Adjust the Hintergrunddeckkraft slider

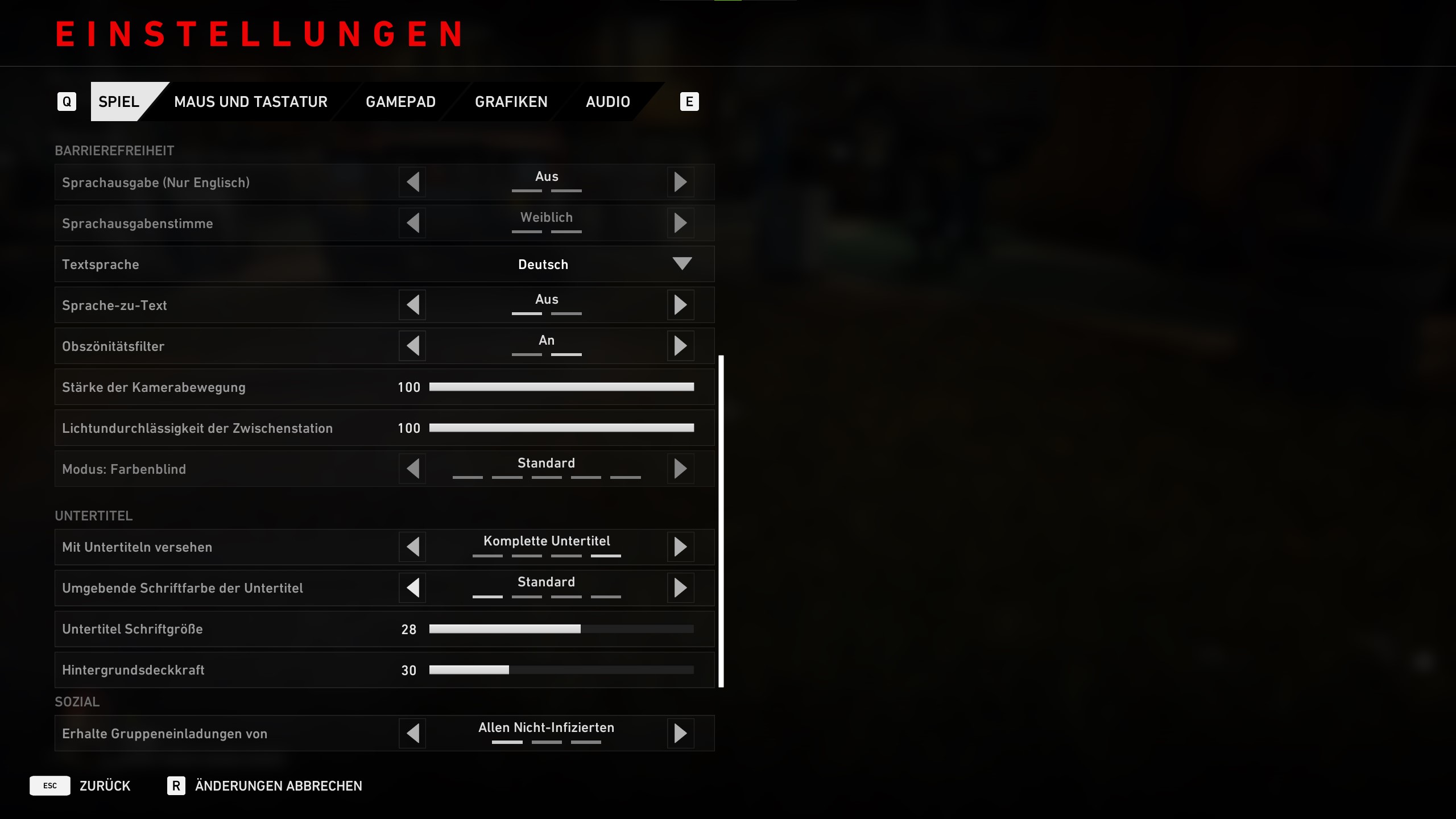pyautogui.click(x=561, y=670)
